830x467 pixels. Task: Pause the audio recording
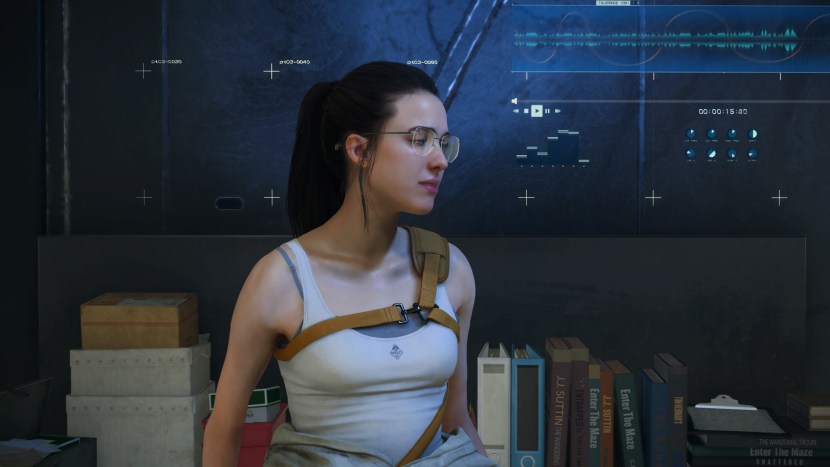547,111
